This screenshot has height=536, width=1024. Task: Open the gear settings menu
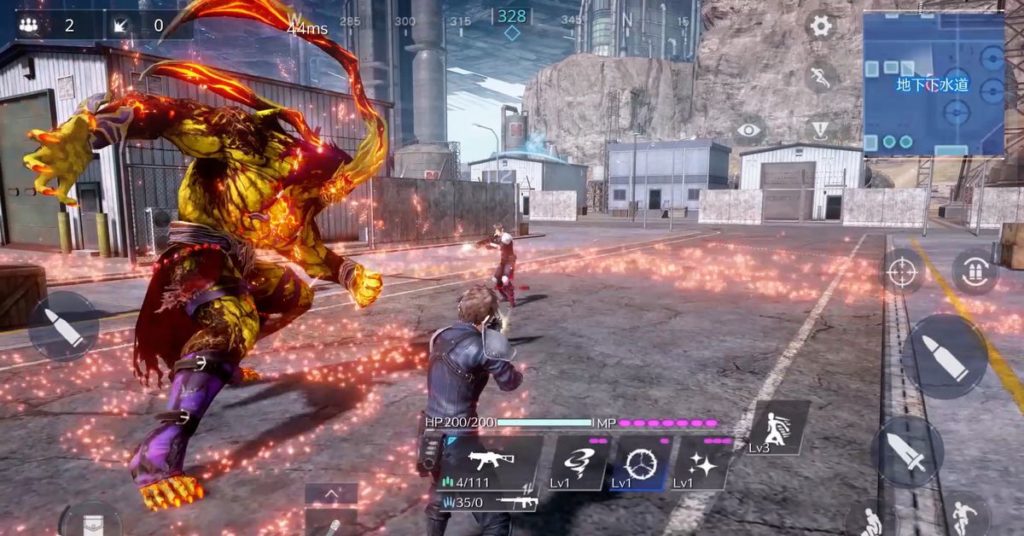point(821,26)
